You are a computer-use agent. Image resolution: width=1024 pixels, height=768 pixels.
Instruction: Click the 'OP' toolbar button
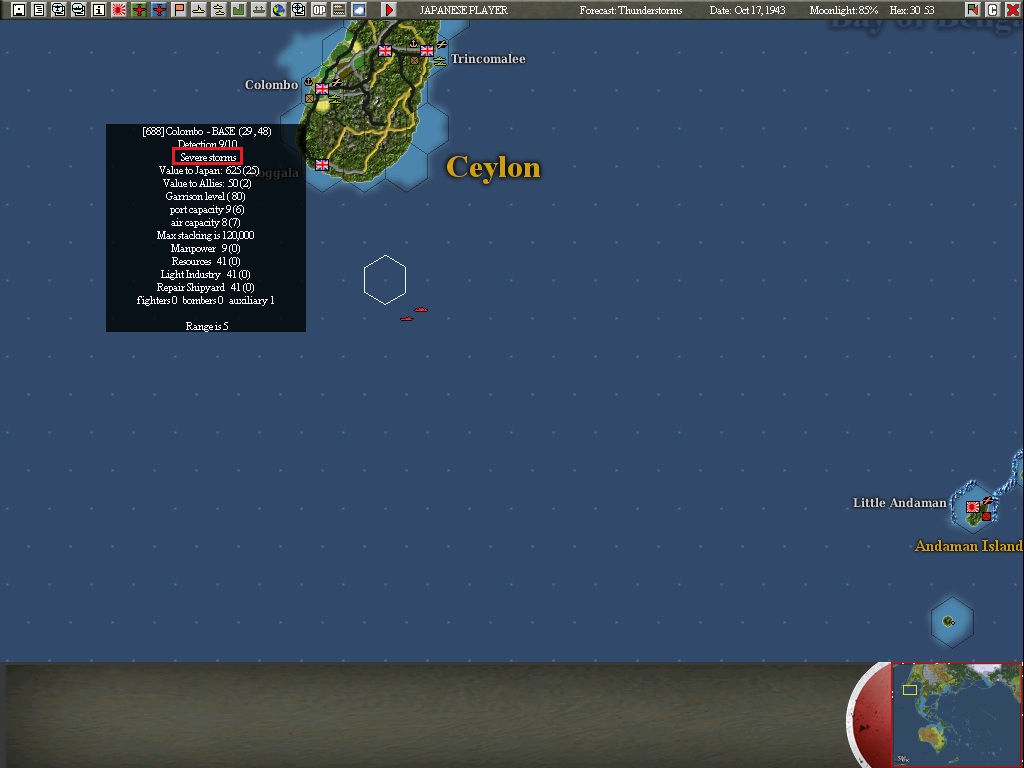click(x=319, y=10)
